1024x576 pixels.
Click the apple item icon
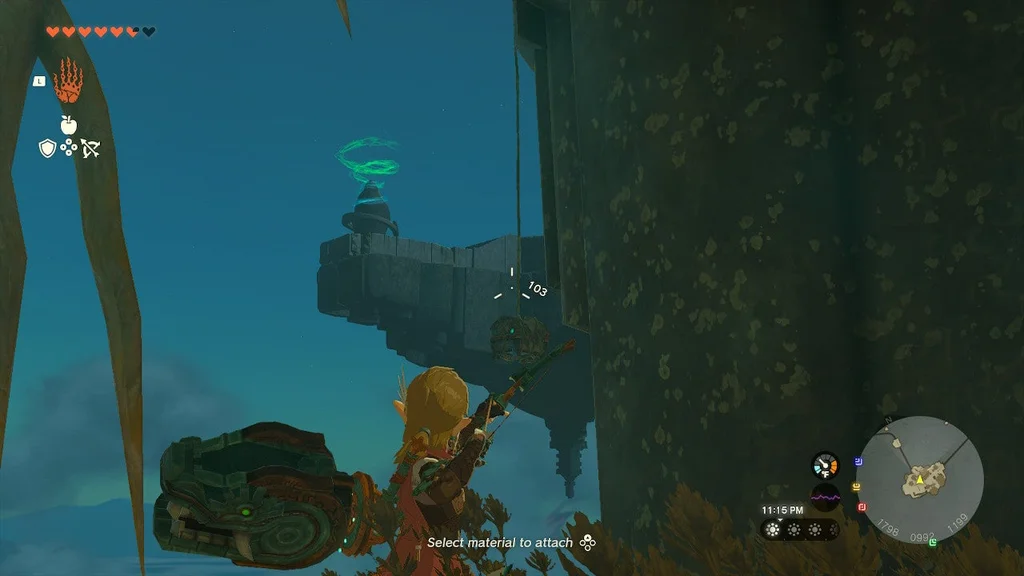click(x=68, y=124)
